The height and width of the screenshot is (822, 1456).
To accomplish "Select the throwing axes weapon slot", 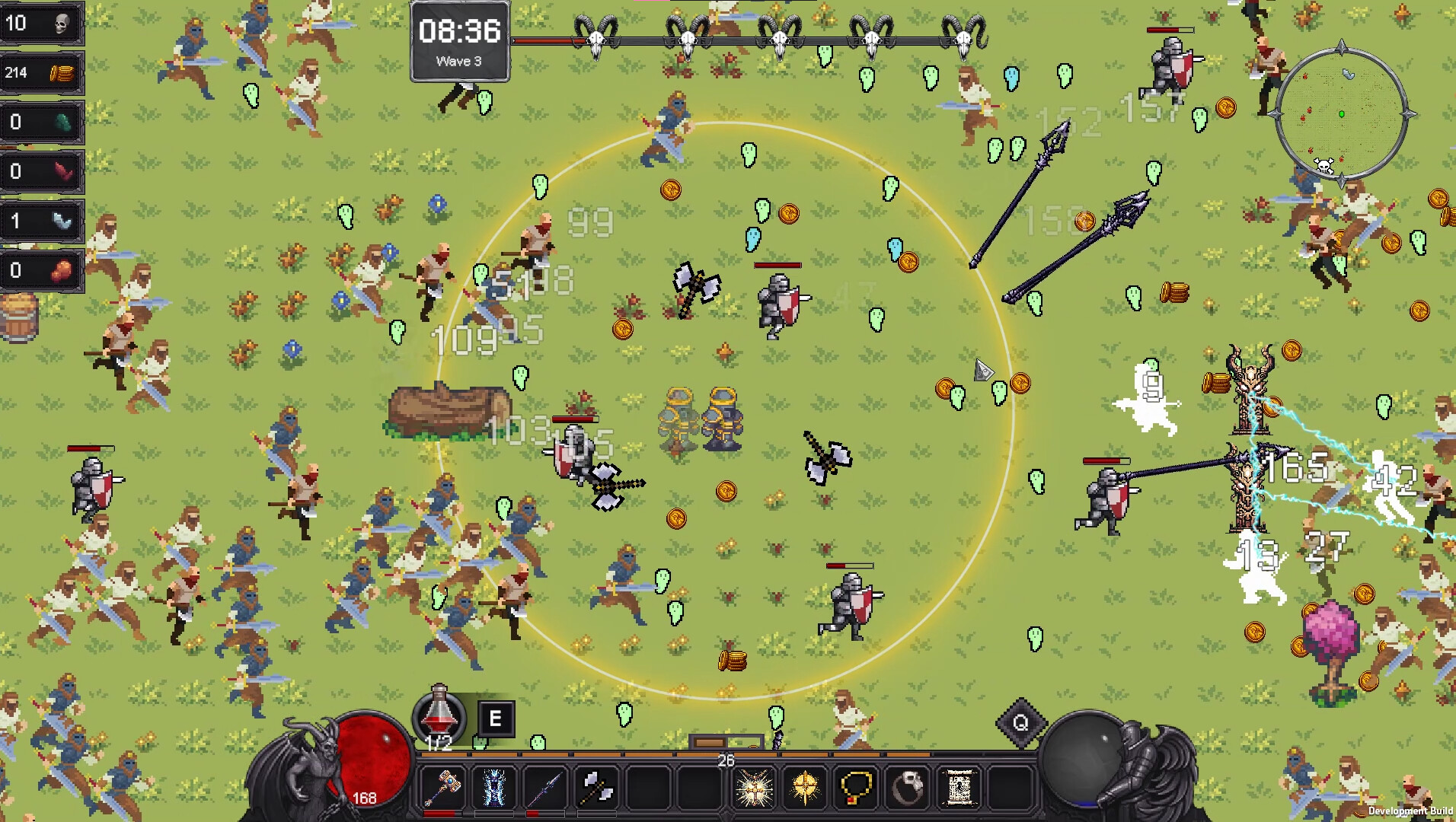I will coord(596,788).
